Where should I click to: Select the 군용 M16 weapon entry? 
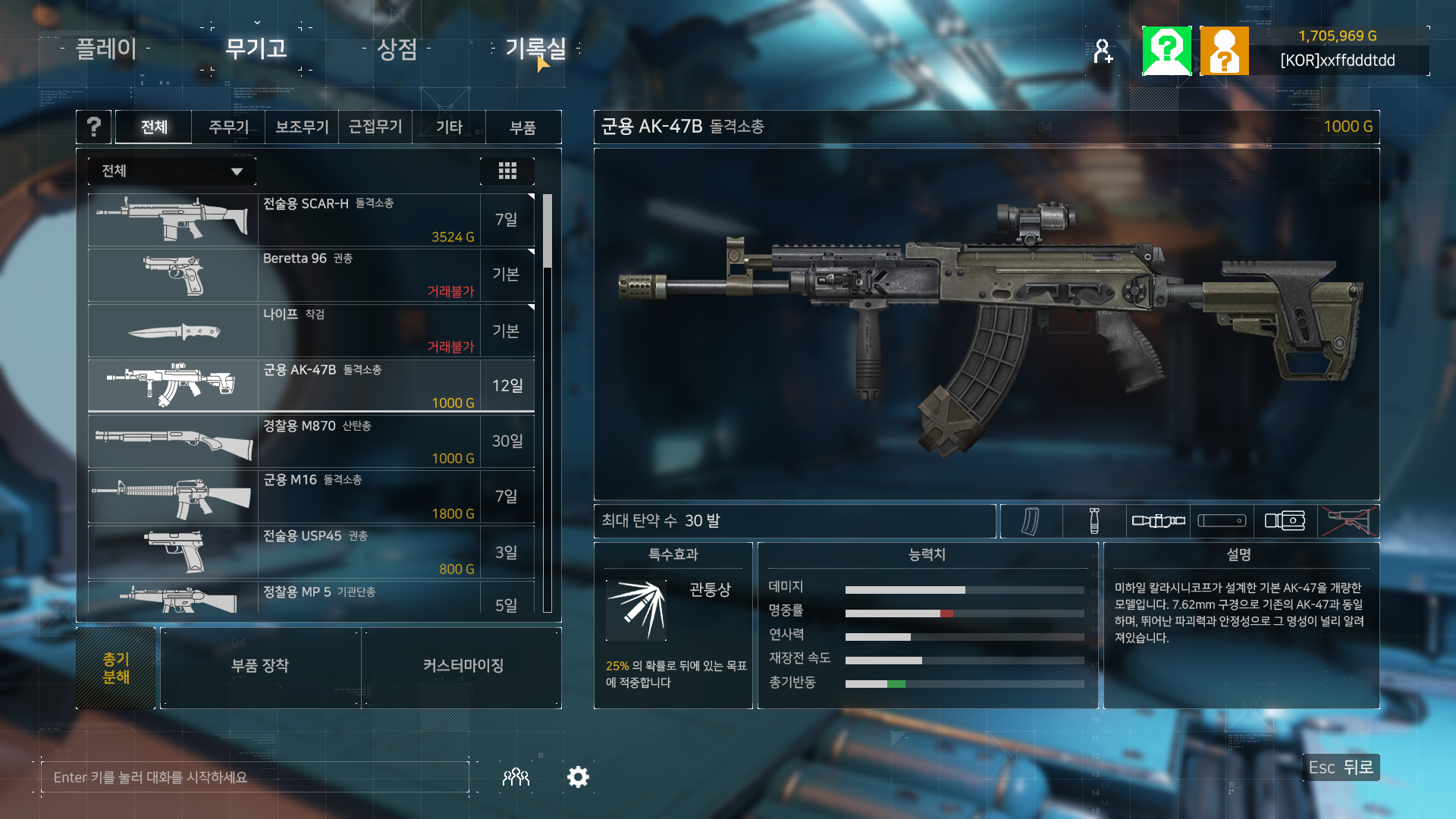point(311,497)
